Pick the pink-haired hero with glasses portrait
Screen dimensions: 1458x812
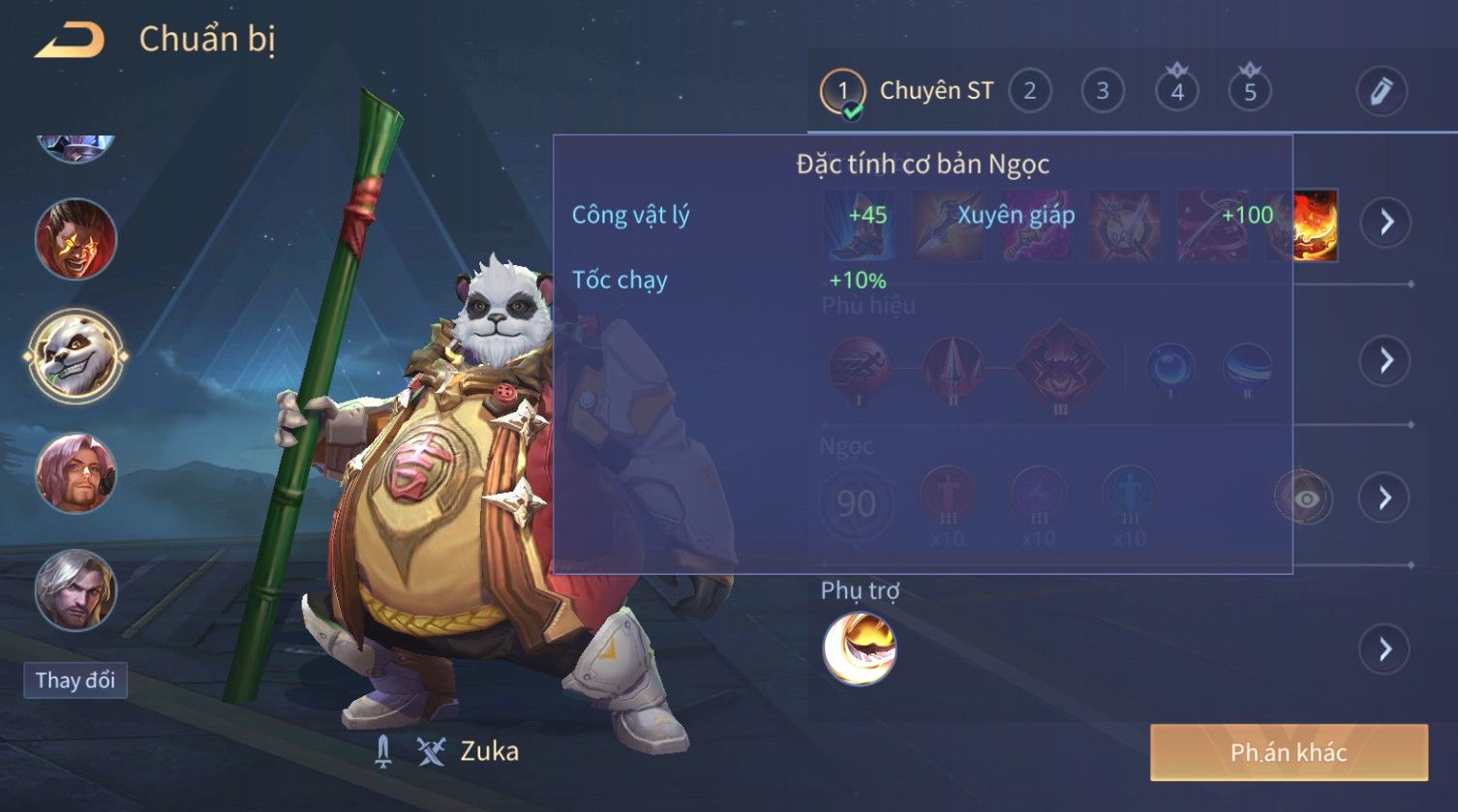(x=76, y=473)
